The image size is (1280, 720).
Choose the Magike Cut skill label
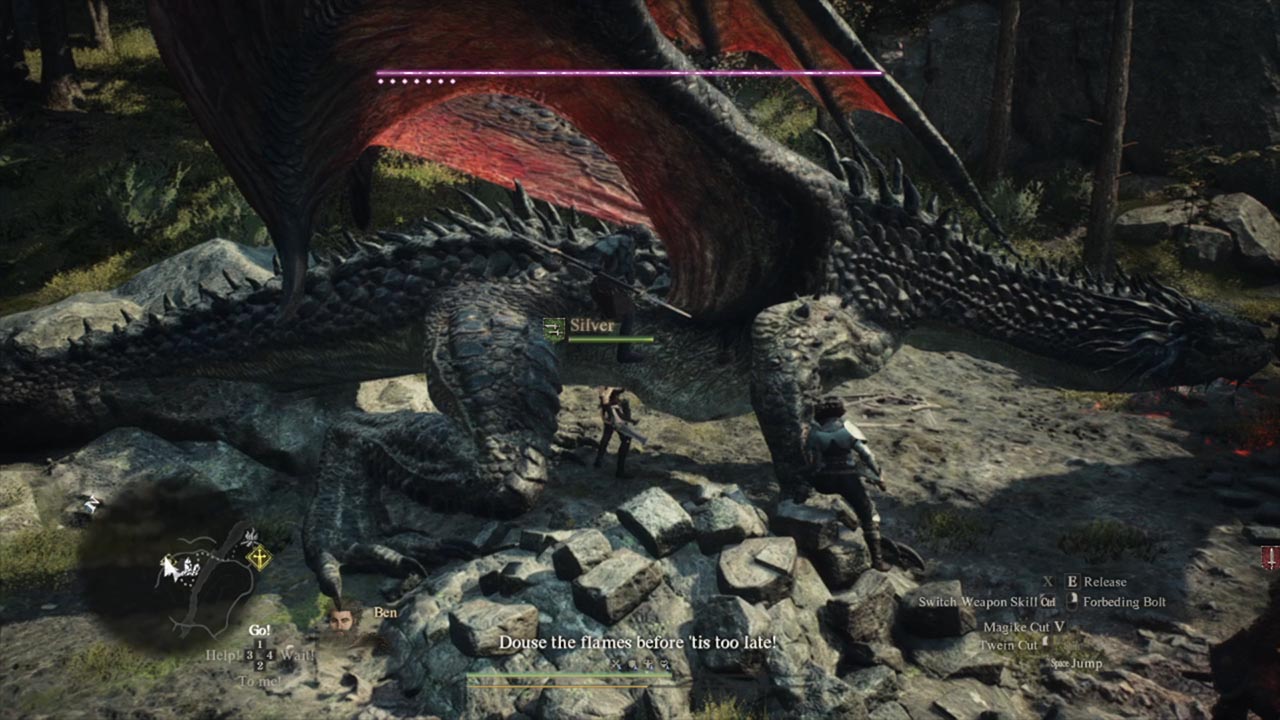(x=1015, y=627)
